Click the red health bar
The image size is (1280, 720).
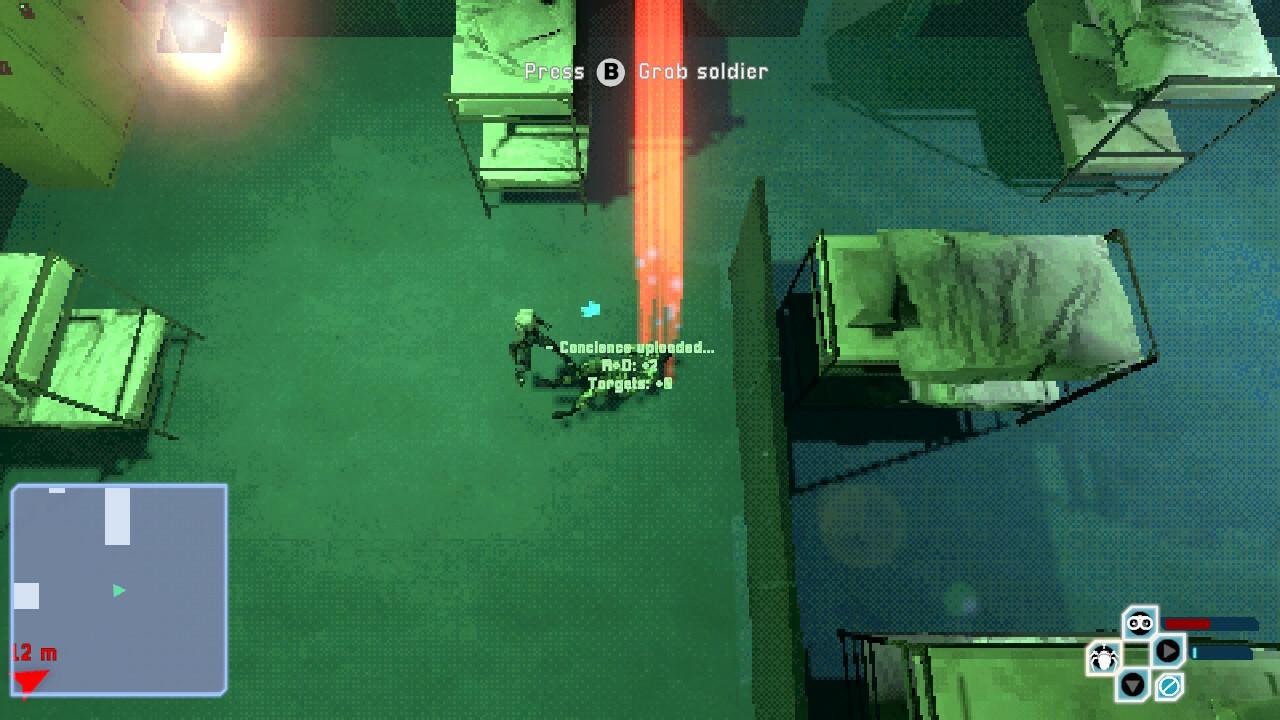pos(1187,623)
